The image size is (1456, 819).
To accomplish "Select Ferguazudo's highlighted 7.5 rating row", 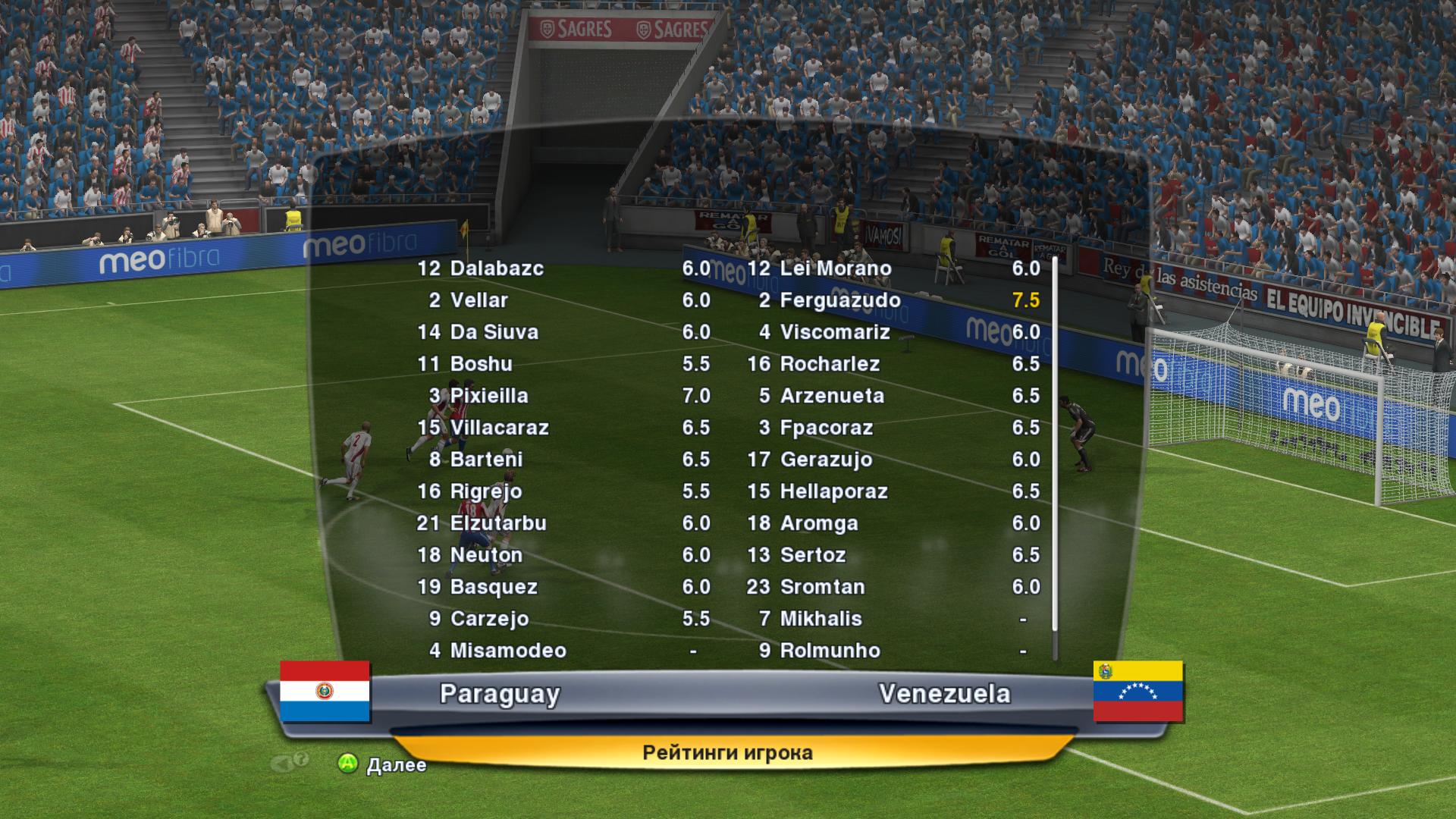I will pos(840,300).
